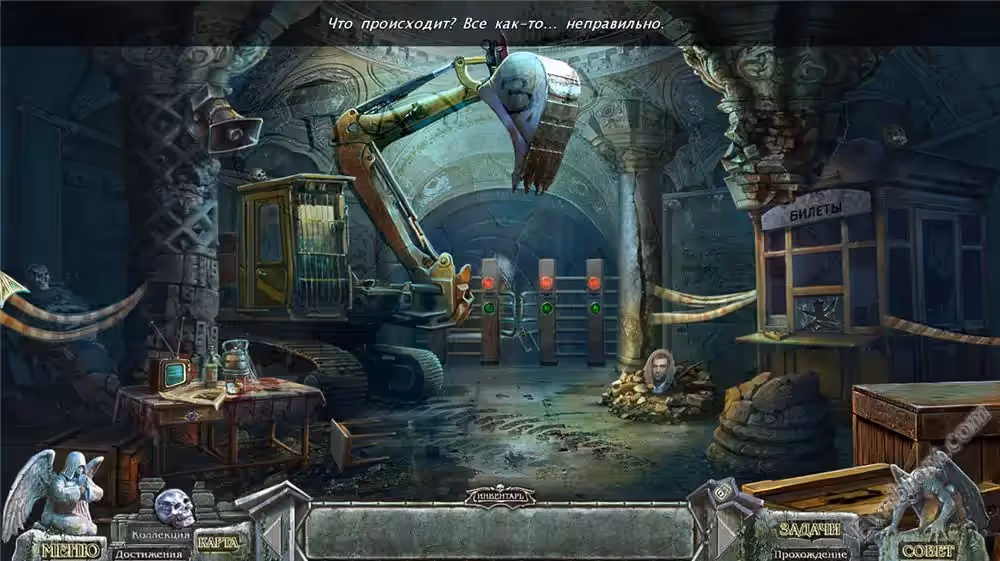
Task: Open the Прохождение walkthrough guide
Action: (810, 553)
